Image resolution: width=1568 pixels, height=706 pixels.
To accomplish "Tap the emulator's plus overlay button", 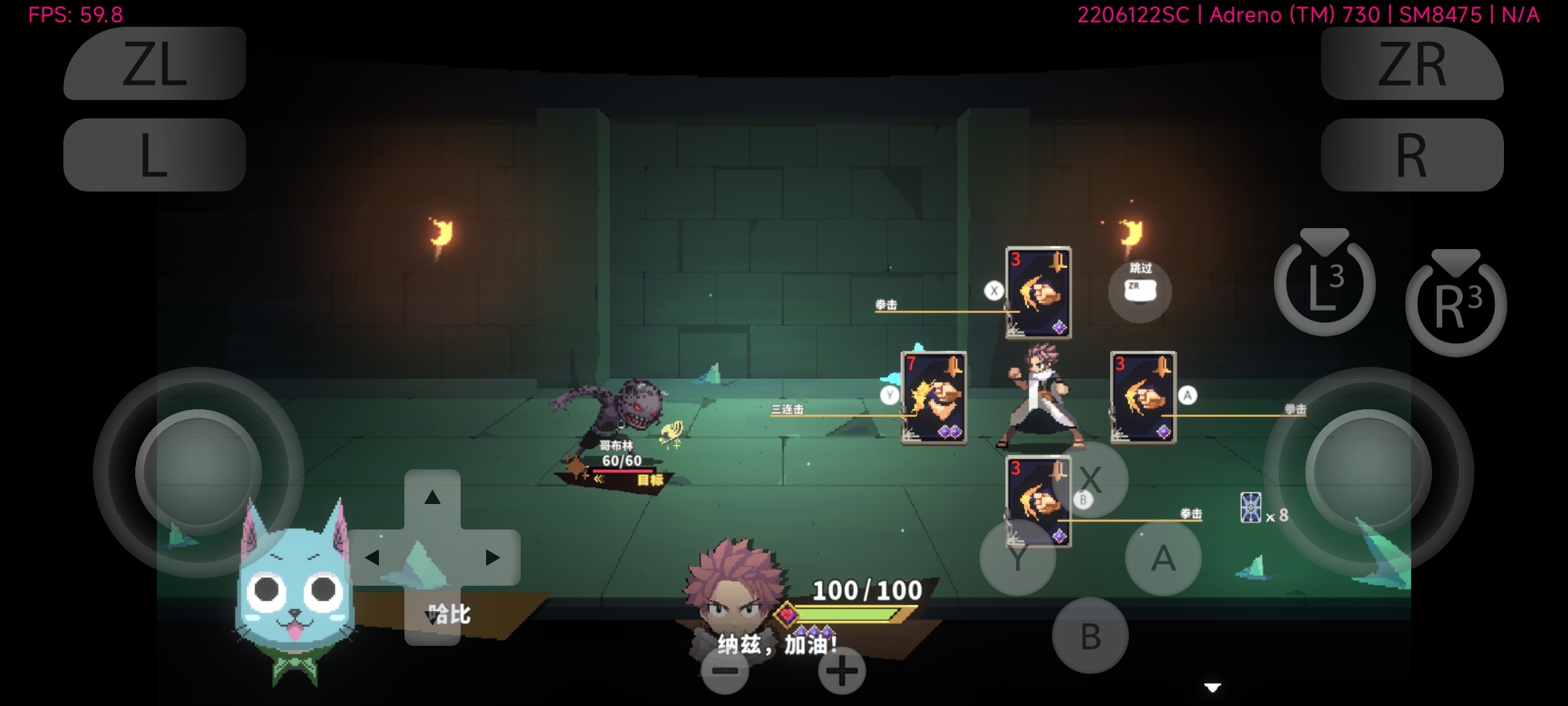I will point(841,671).
